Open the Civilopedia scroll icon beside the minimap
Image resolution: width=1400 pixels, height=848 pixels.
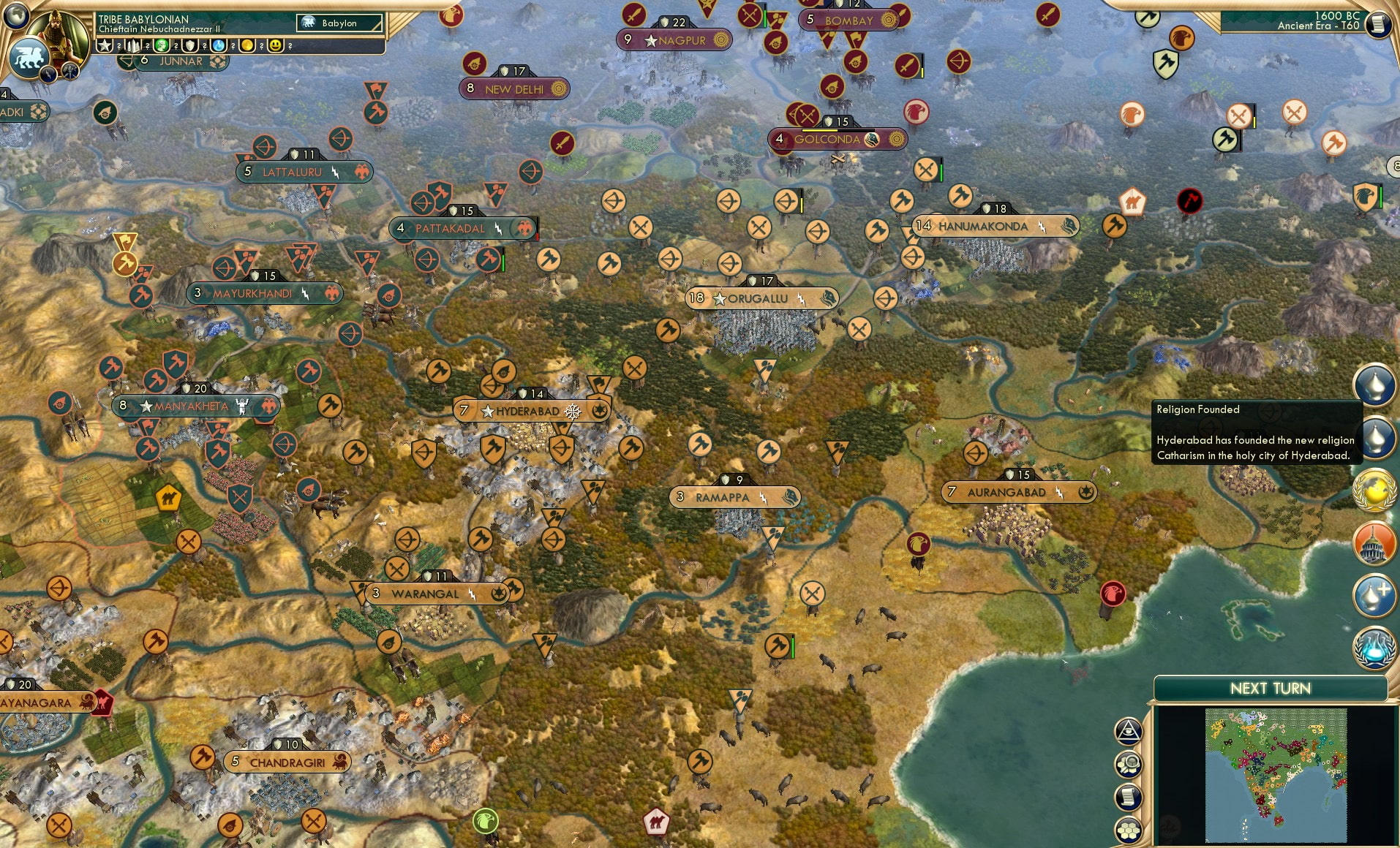coord(1128,797)
